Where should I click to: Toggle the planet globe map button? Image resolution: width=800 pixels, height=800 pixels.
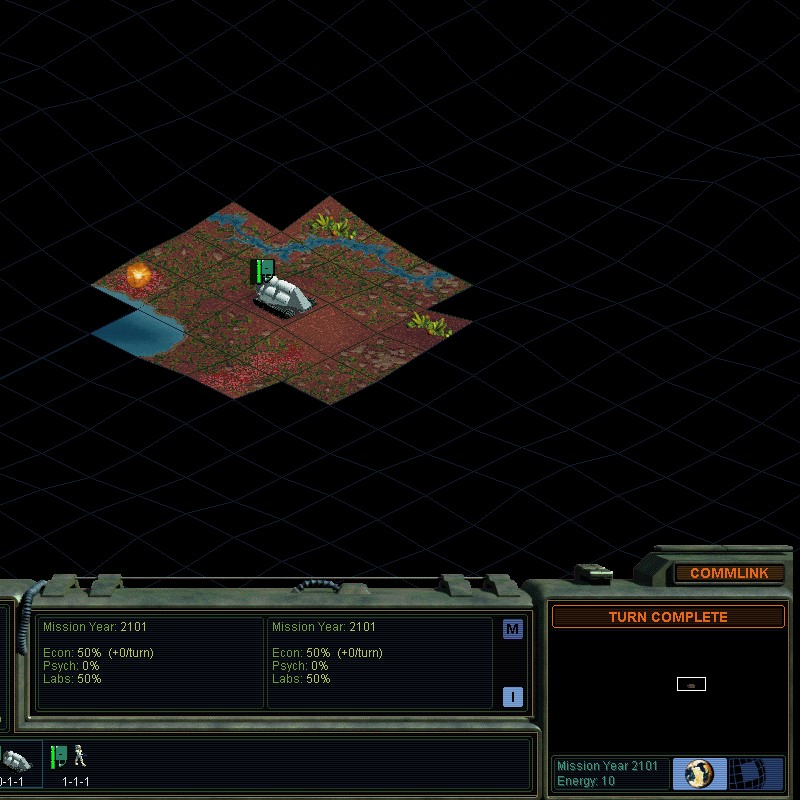[699, 773]
